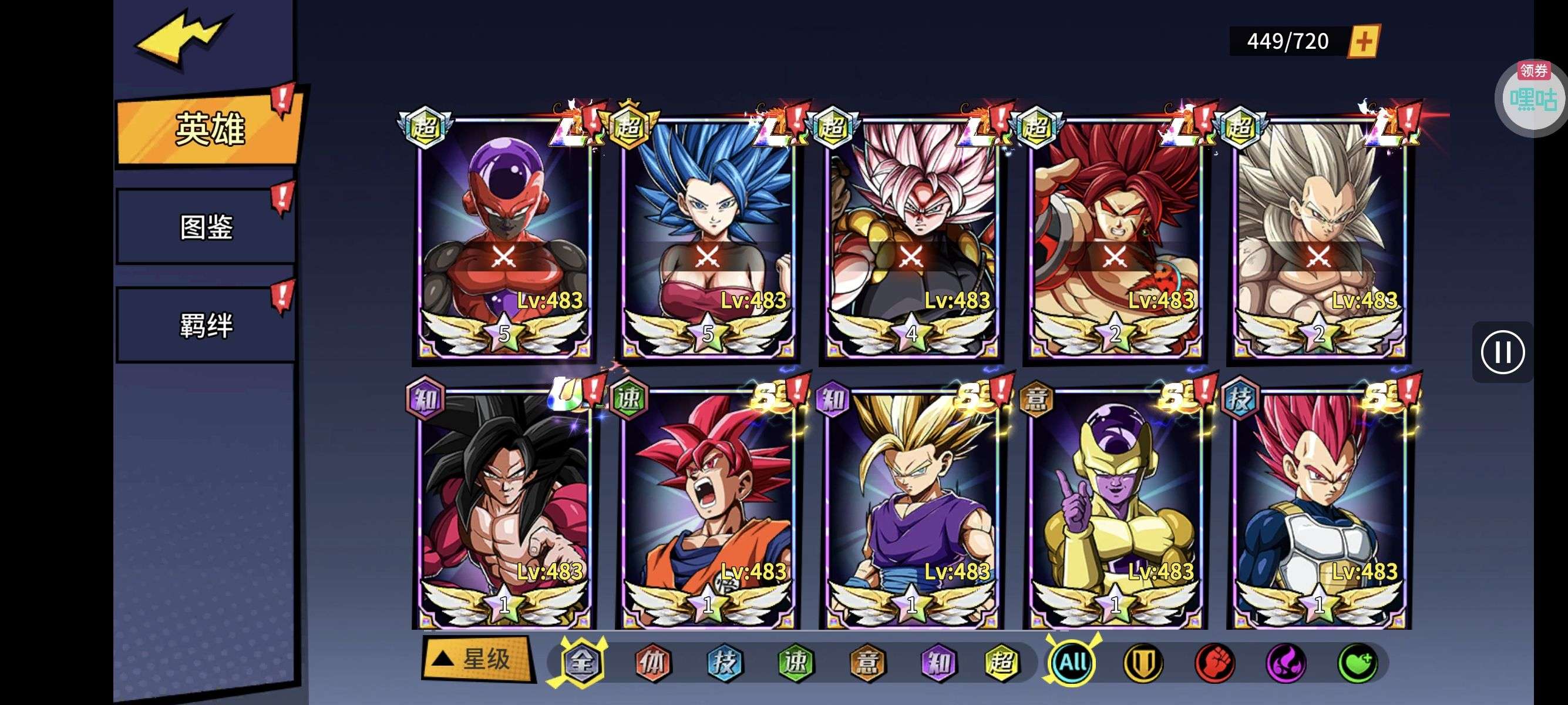
Task: Filter heroes by the 超 type
Action: pos(1001,662)
